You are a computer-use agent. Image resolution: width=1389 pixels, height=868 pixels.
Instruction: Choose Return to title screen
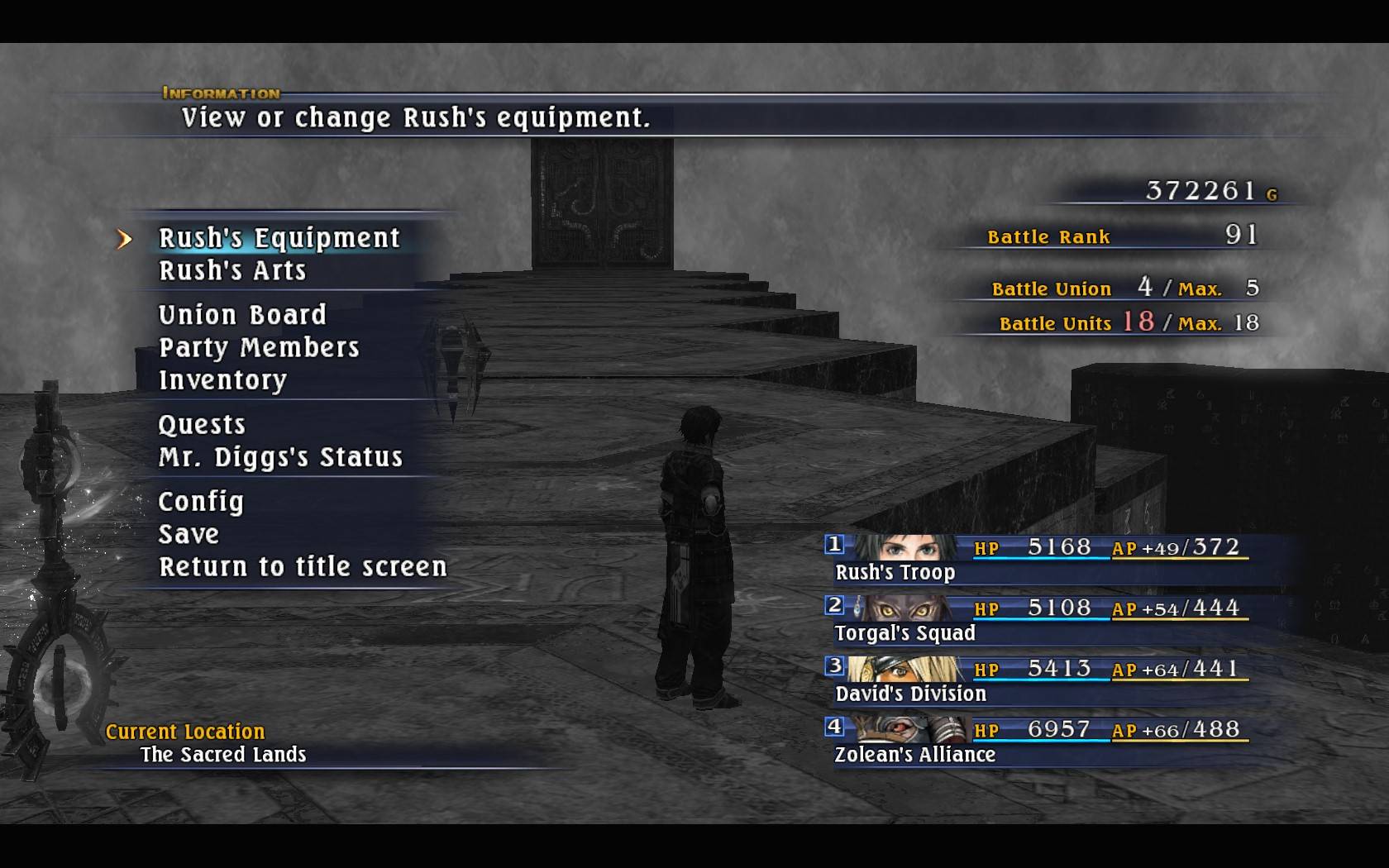[x=303, y=567]
